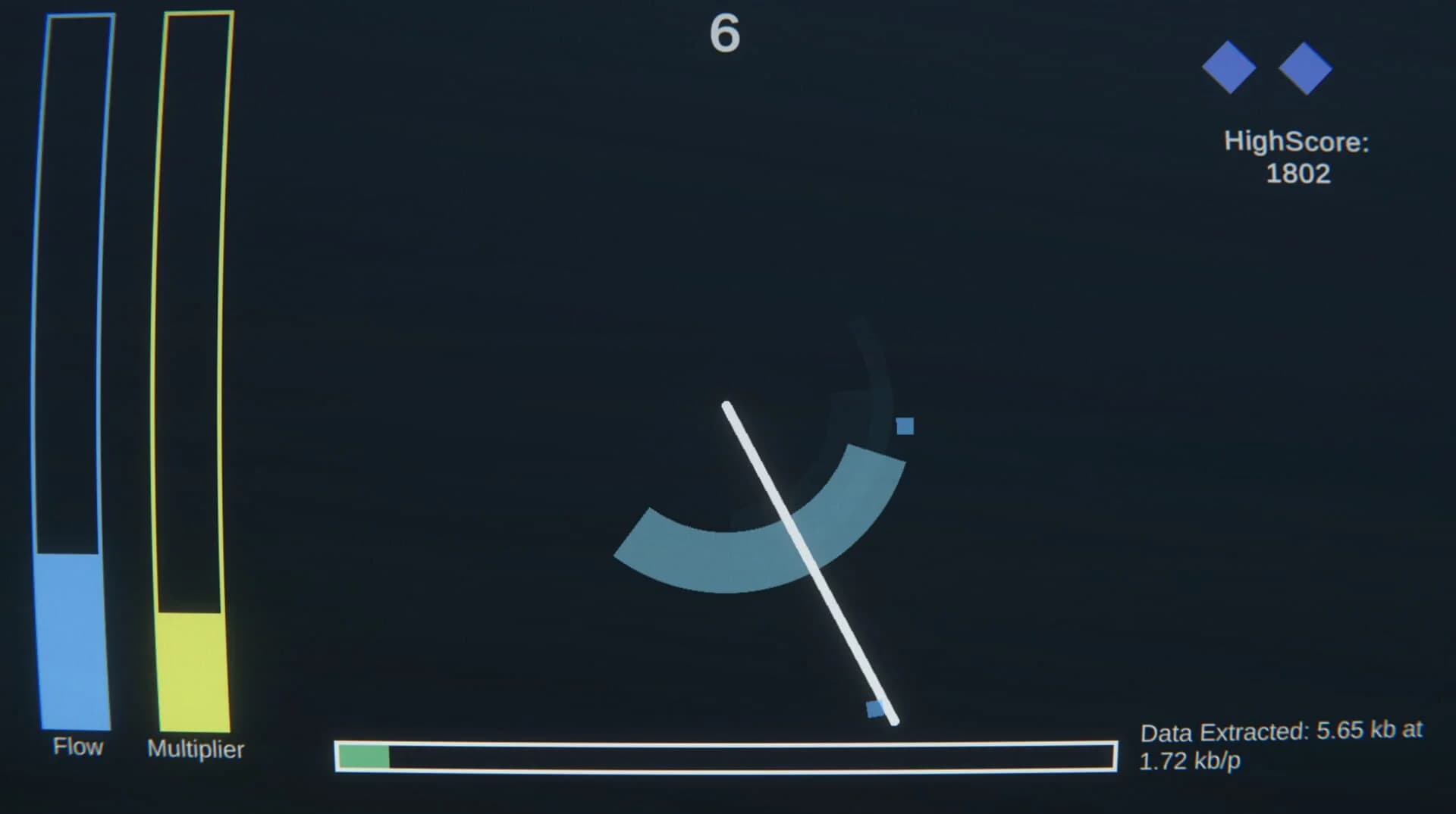Image resolution: width=1456 pixels, height=814 pixels.
Task: Select the right blue diamond icon
Action: tap(1307, 68)
